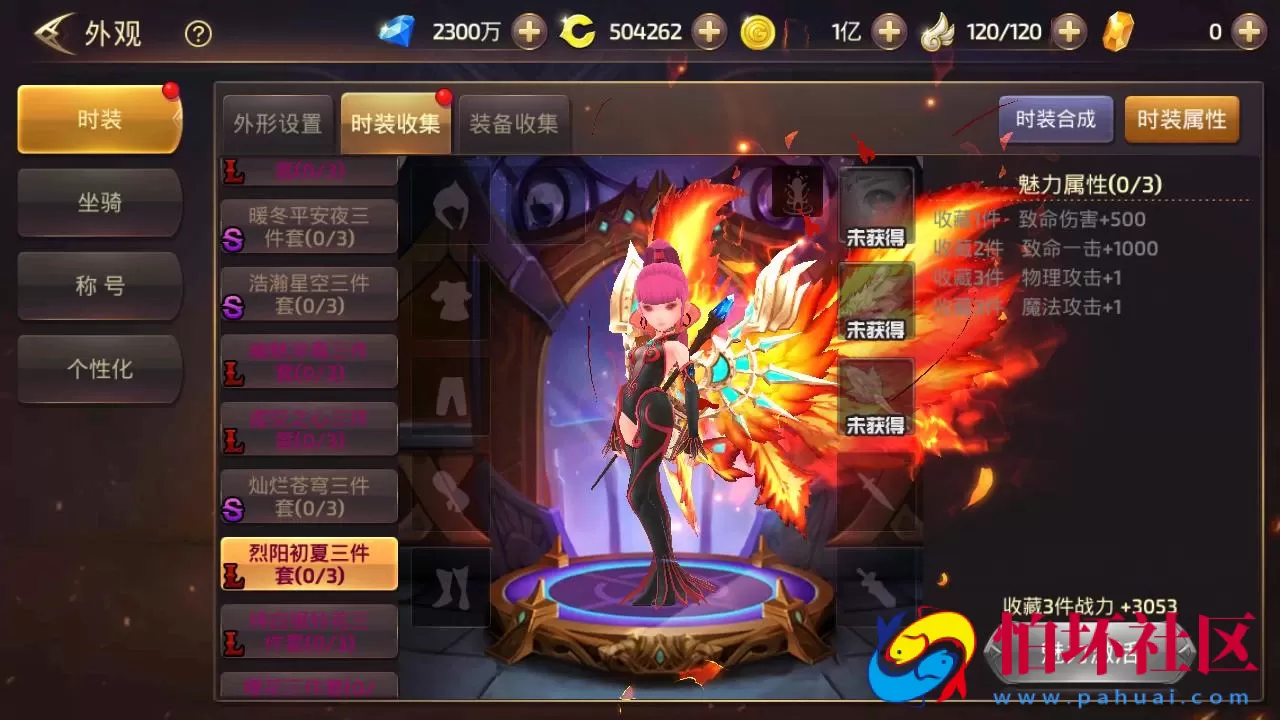Click the gloves equipment slot icon

click(448, 489)
